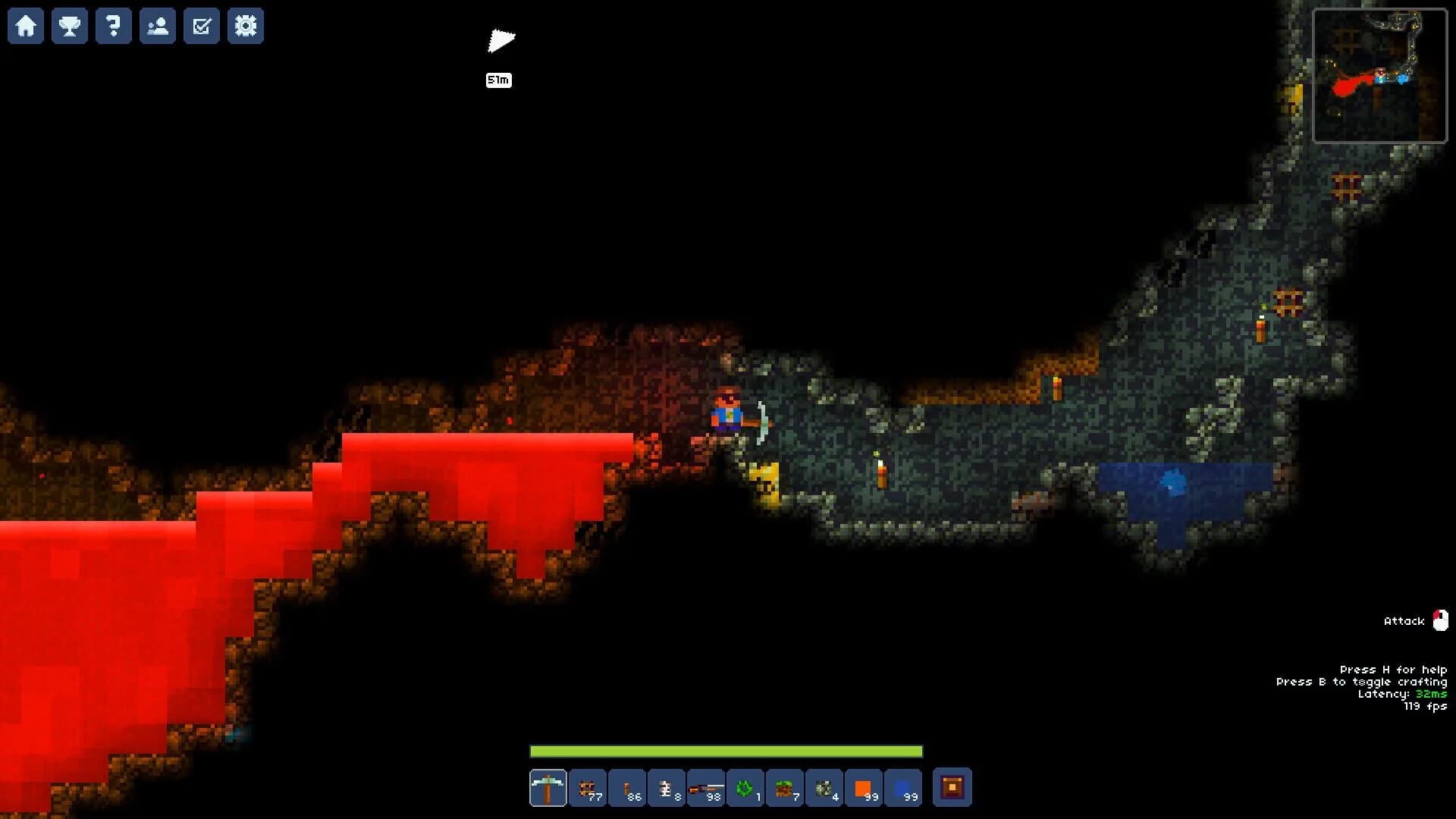This screenshot has height=819, width=1456.
Task: Select the blue block in the last stack slot
Action: click(902, 789)
